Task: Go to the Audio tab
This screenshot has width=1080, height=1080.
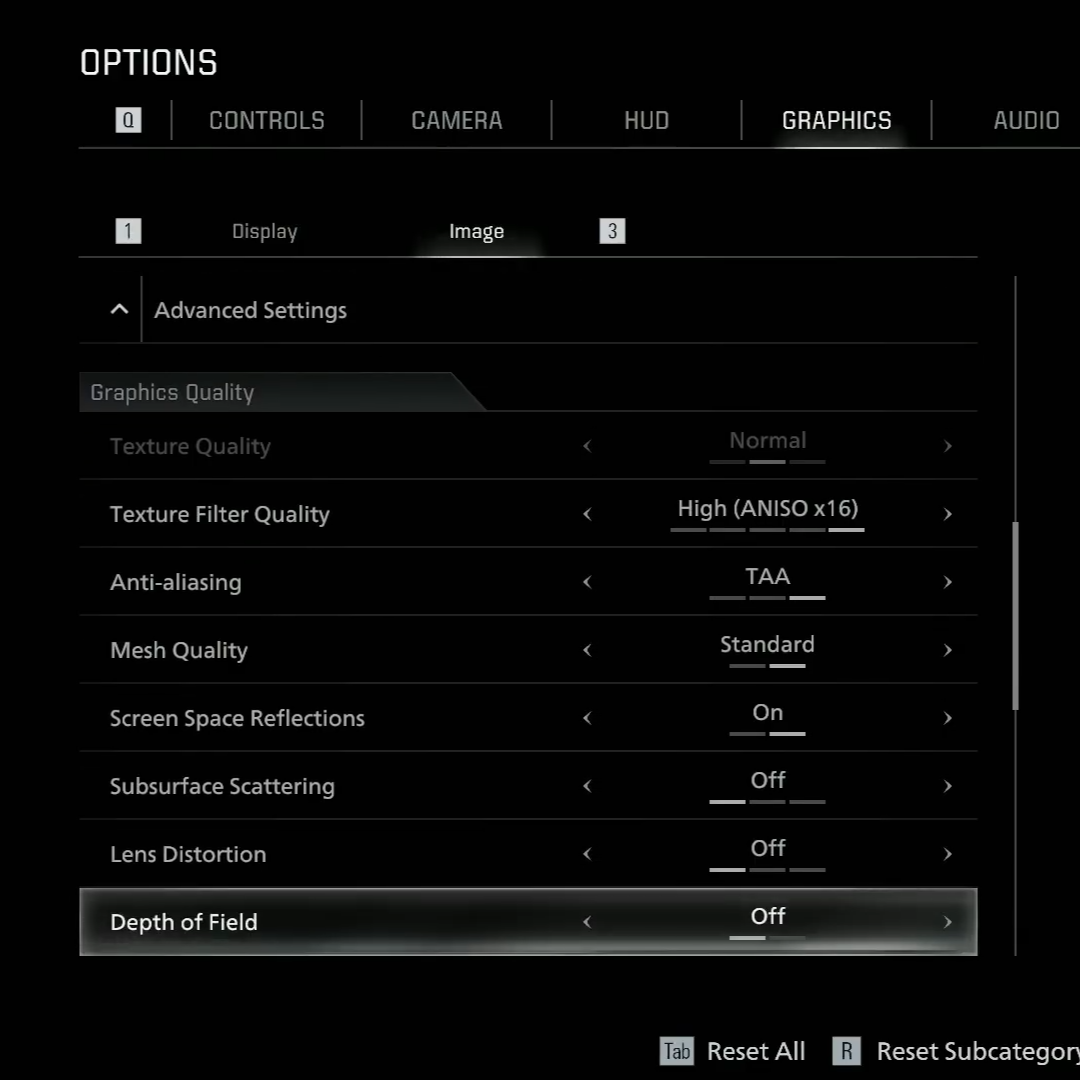Action: [x=1026, y=121]
